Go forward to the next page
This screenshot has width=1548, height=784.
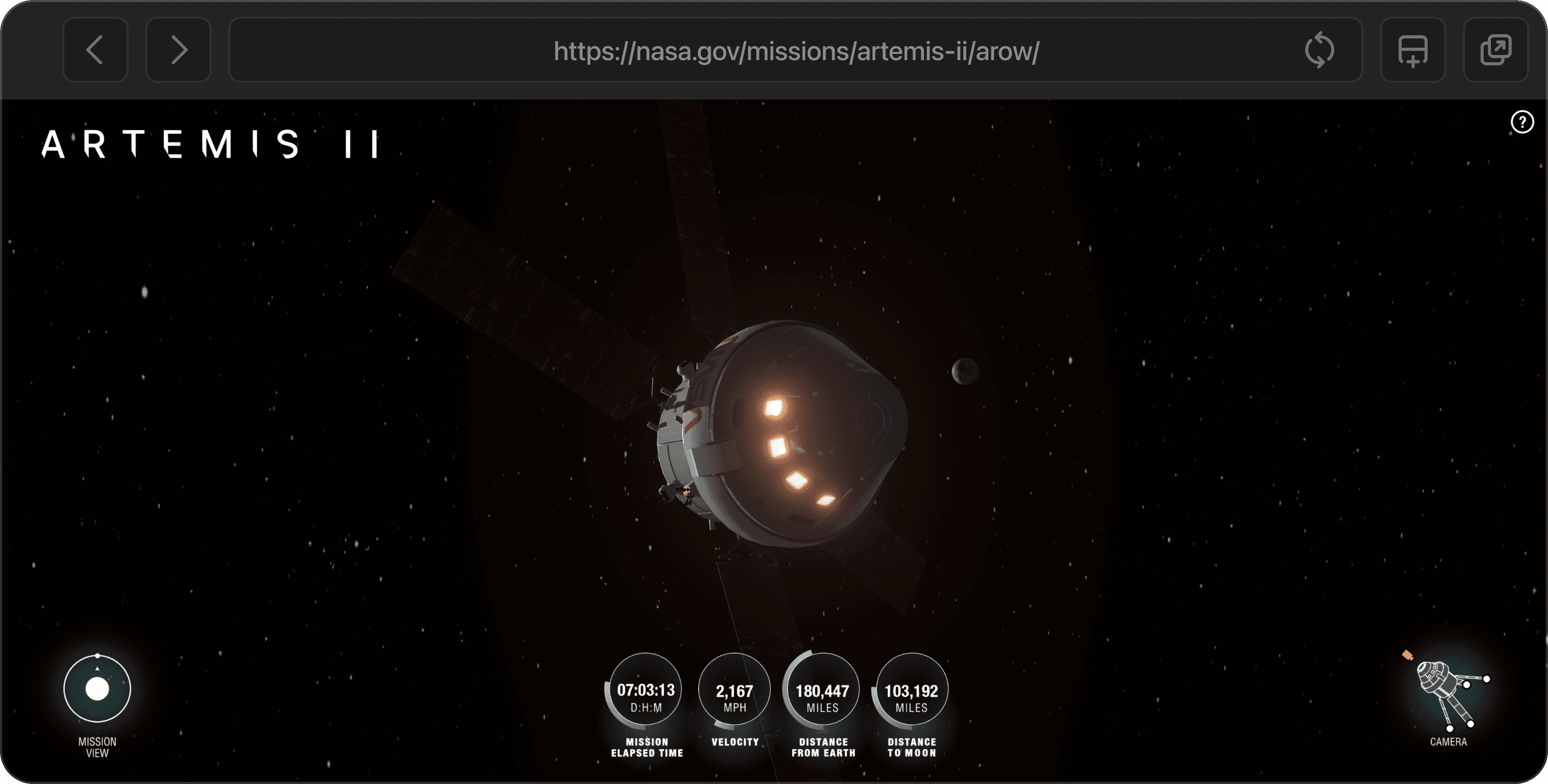tap(178, 51)
